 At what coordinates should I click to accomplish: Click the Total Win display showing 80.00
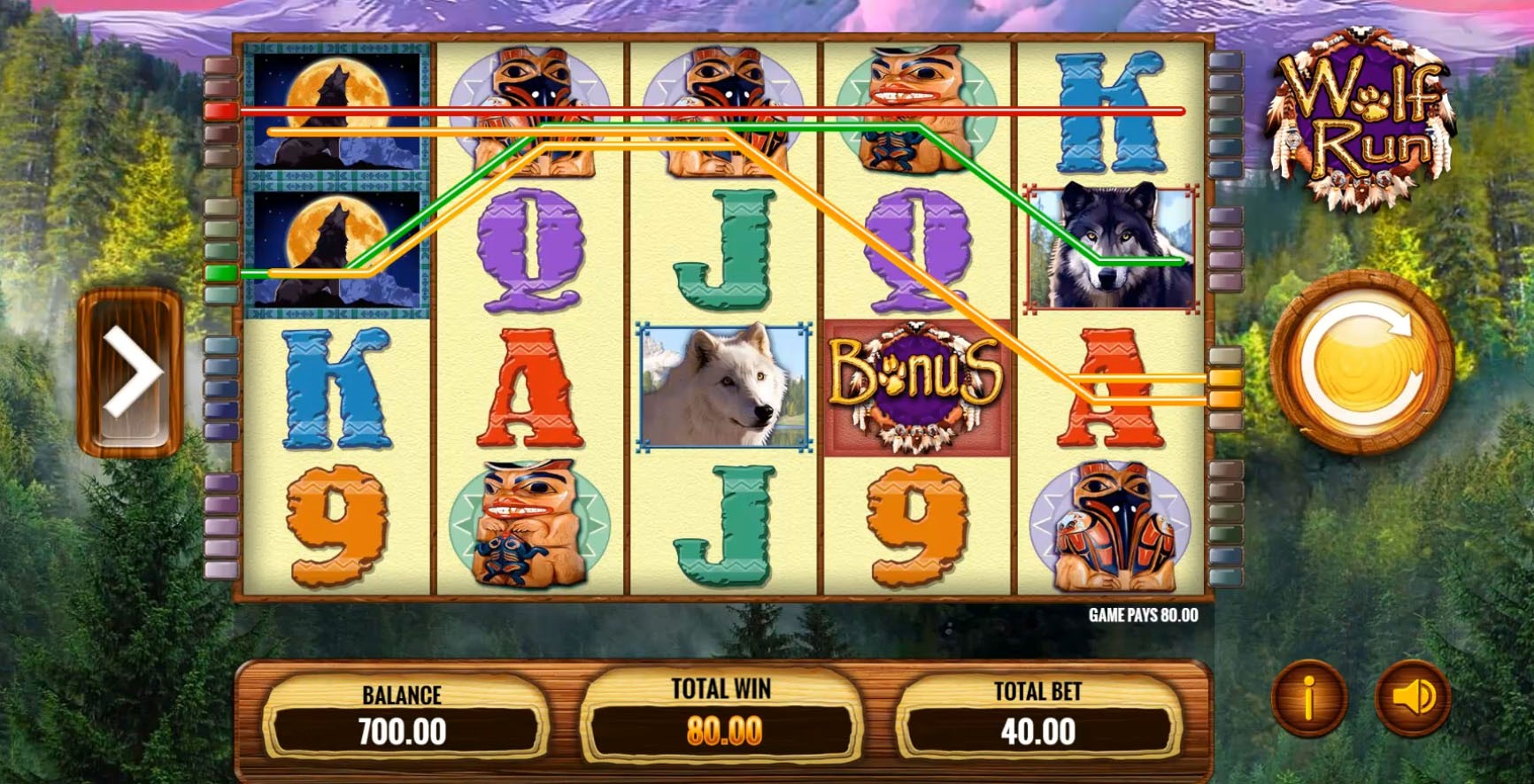(721, 731)
